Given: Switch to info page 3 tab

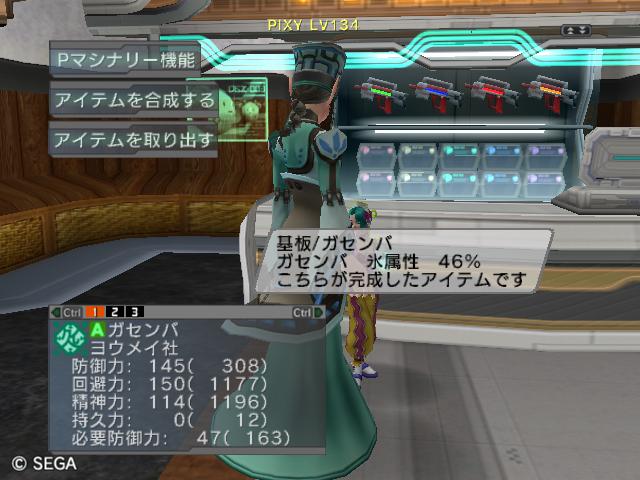Looking at the screenshot, I should pyautogui.click(x=135, y=312).
